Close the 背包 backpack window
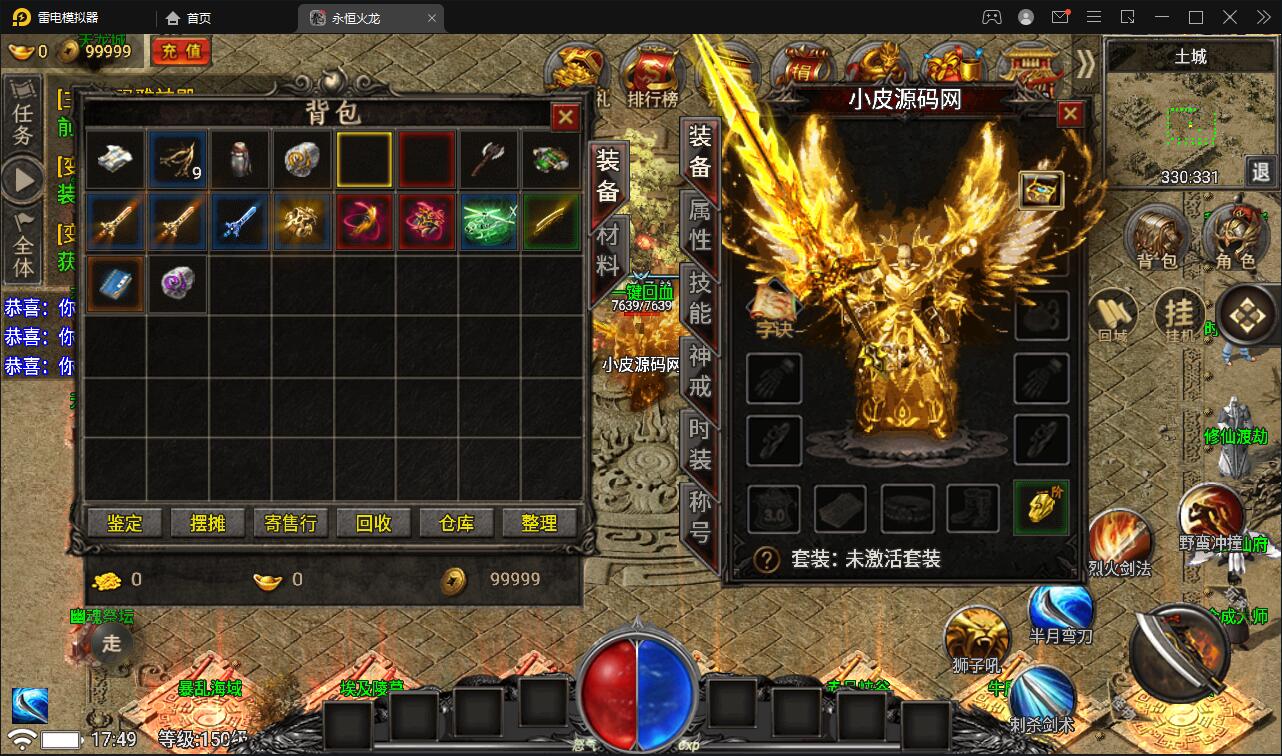 566,117
